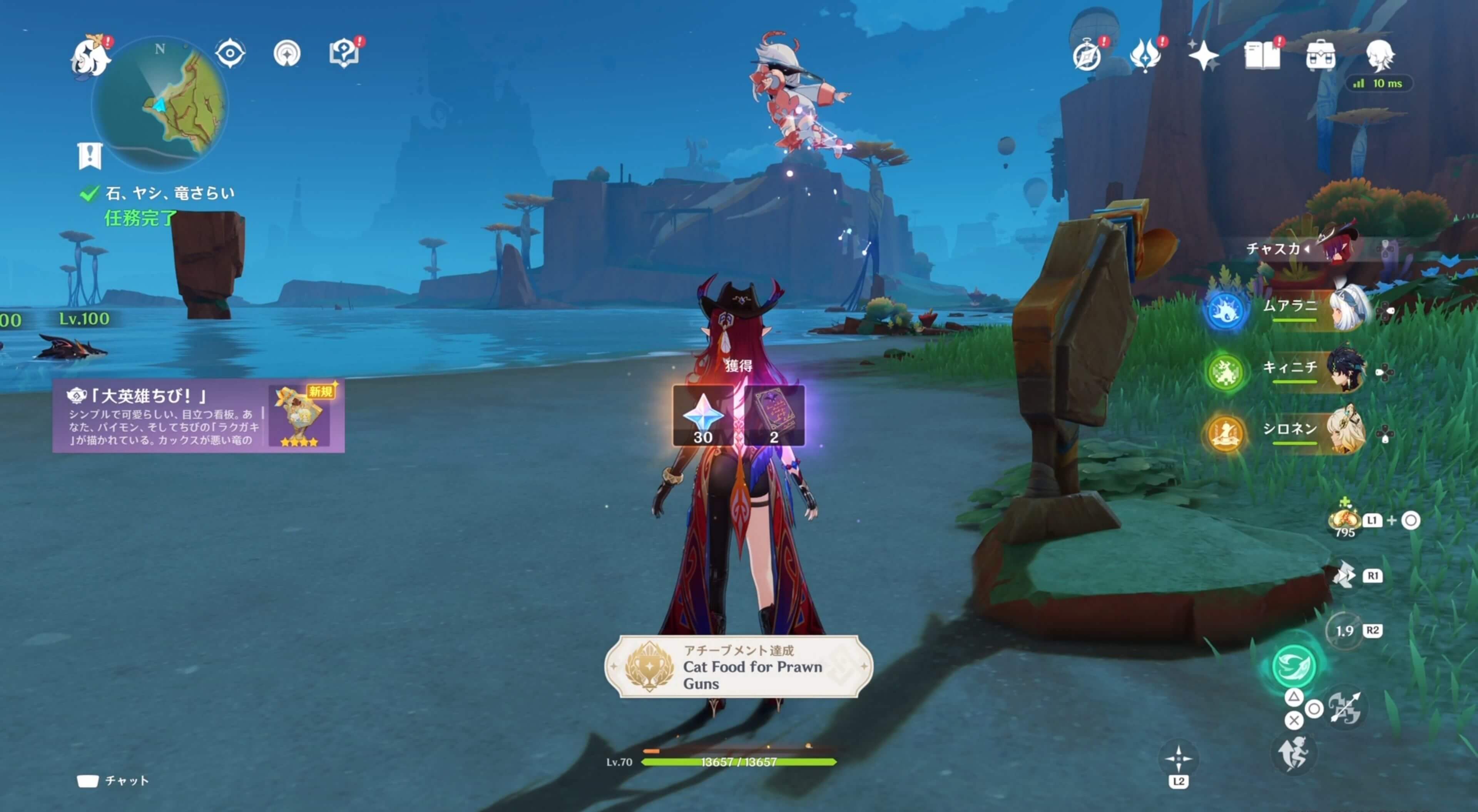1478x812 pixels.
Task: Open the チャット chat box
Action: 114,780
